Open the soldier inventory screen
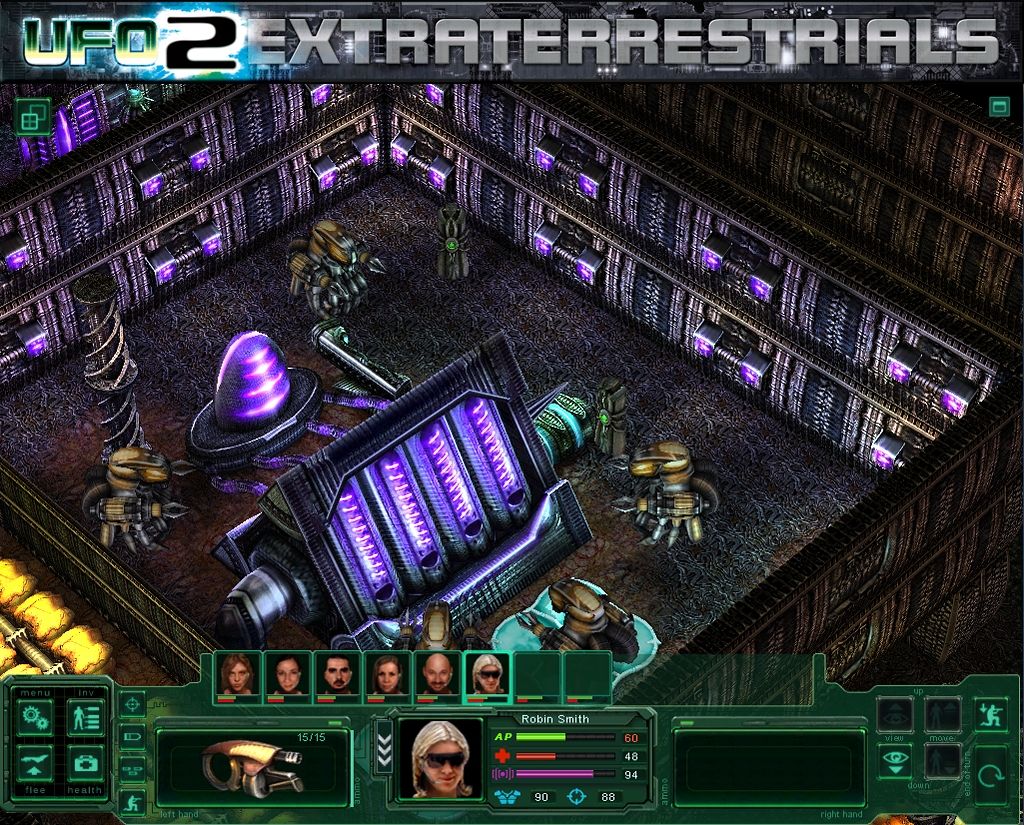 tap(86, 719)
